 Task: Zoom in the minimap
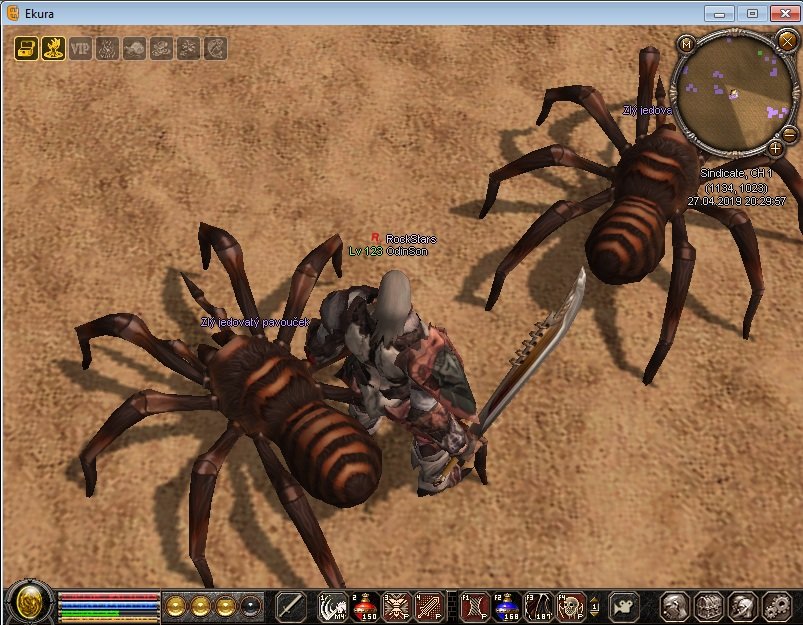(775, 149)
